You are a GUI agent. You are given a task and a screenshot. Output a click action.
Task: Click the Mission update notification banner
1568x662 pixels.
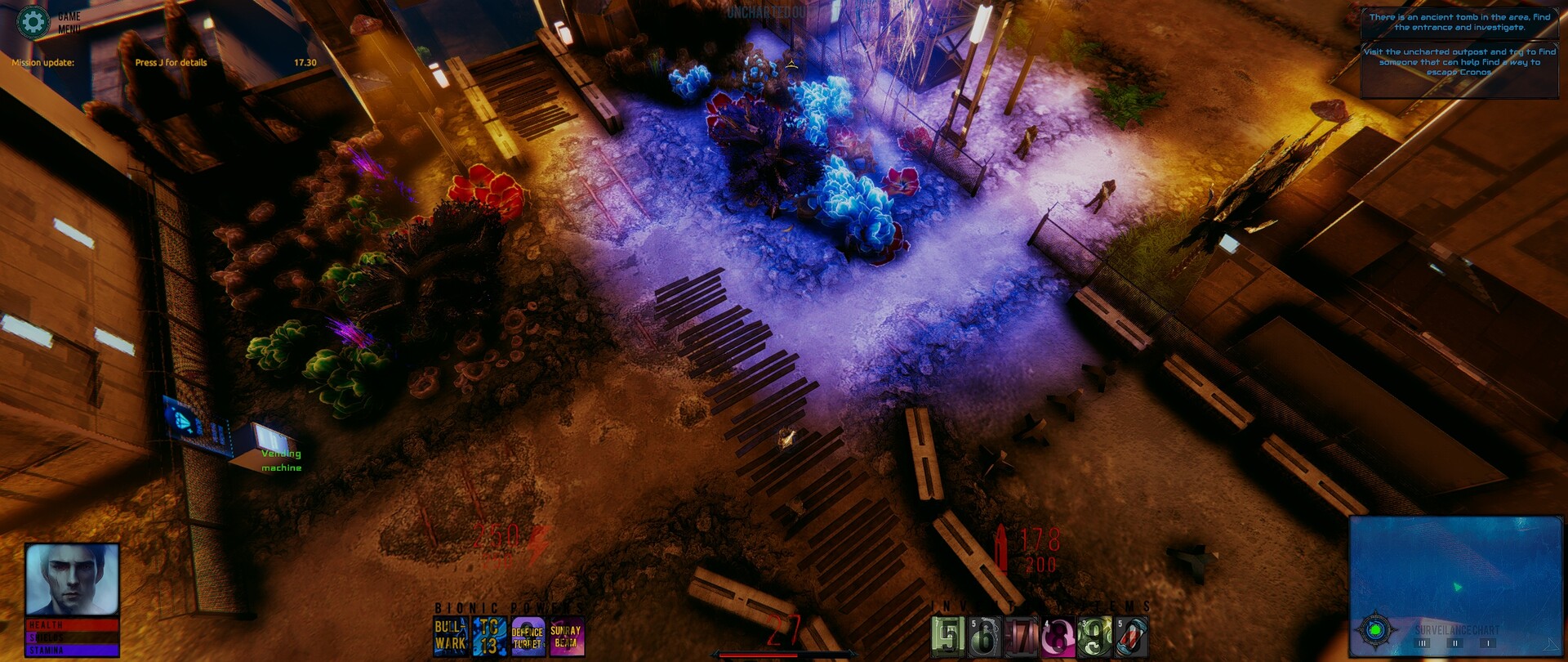click(x=42, y=61)
